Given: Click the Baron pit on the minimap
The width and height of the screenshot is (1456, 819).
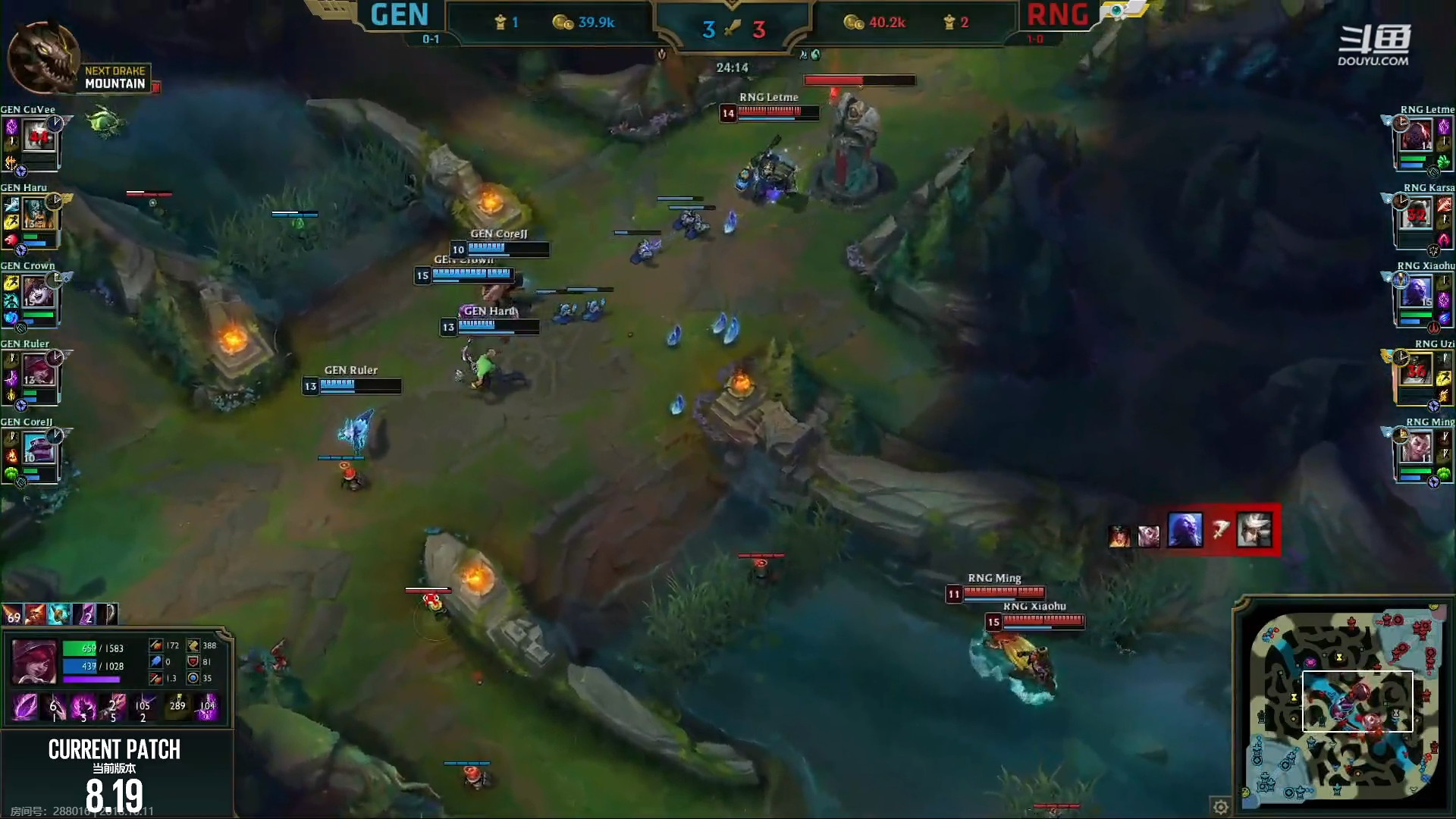Looking at the screenshot, I should coord(1312,660).
